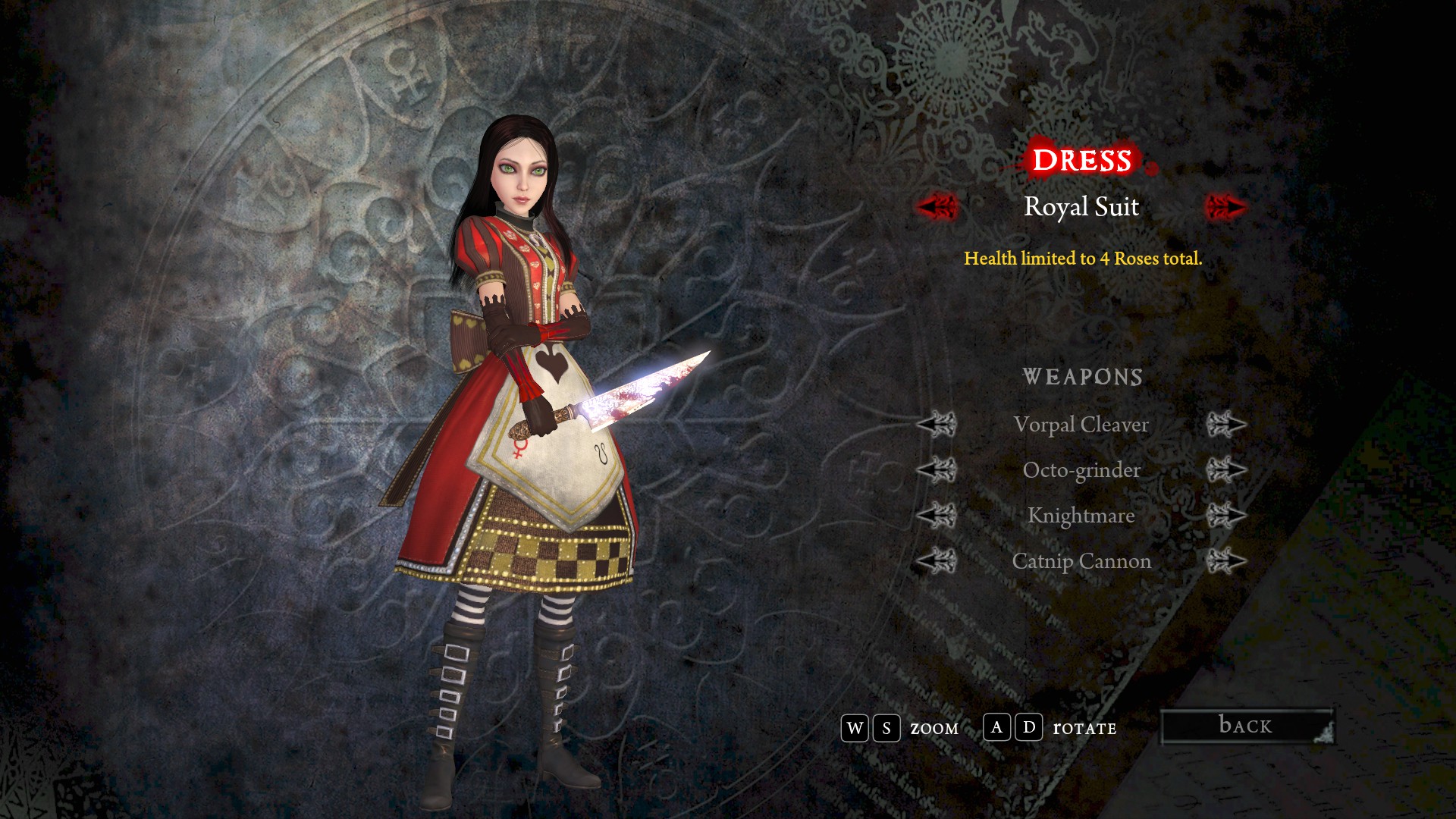Go back with the Back button
The width and height of the screenshot is (1456, 819).
(1247, 726)
